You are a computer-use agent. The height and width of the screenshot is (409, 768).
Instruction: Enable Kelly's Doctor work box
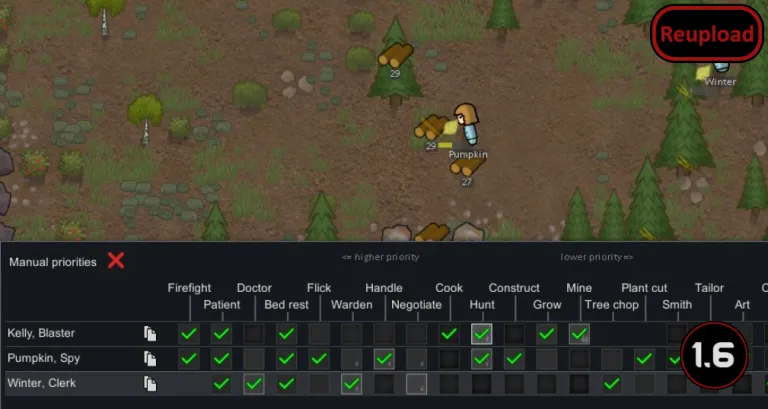pyautogui.click(x=254, y=333)
